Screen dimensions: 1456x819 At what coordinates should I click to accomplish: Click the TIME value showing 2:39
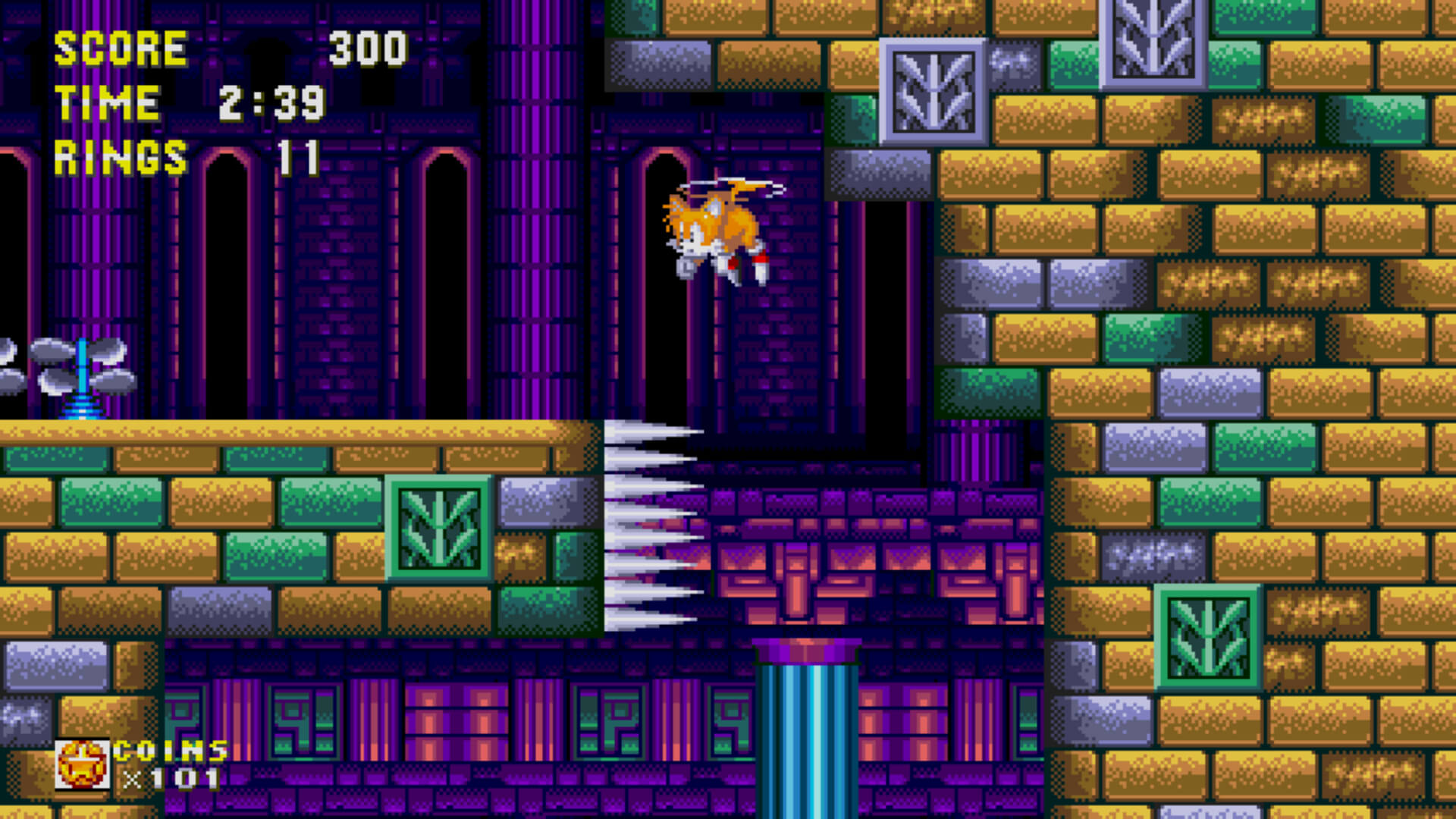pos(273,104)
